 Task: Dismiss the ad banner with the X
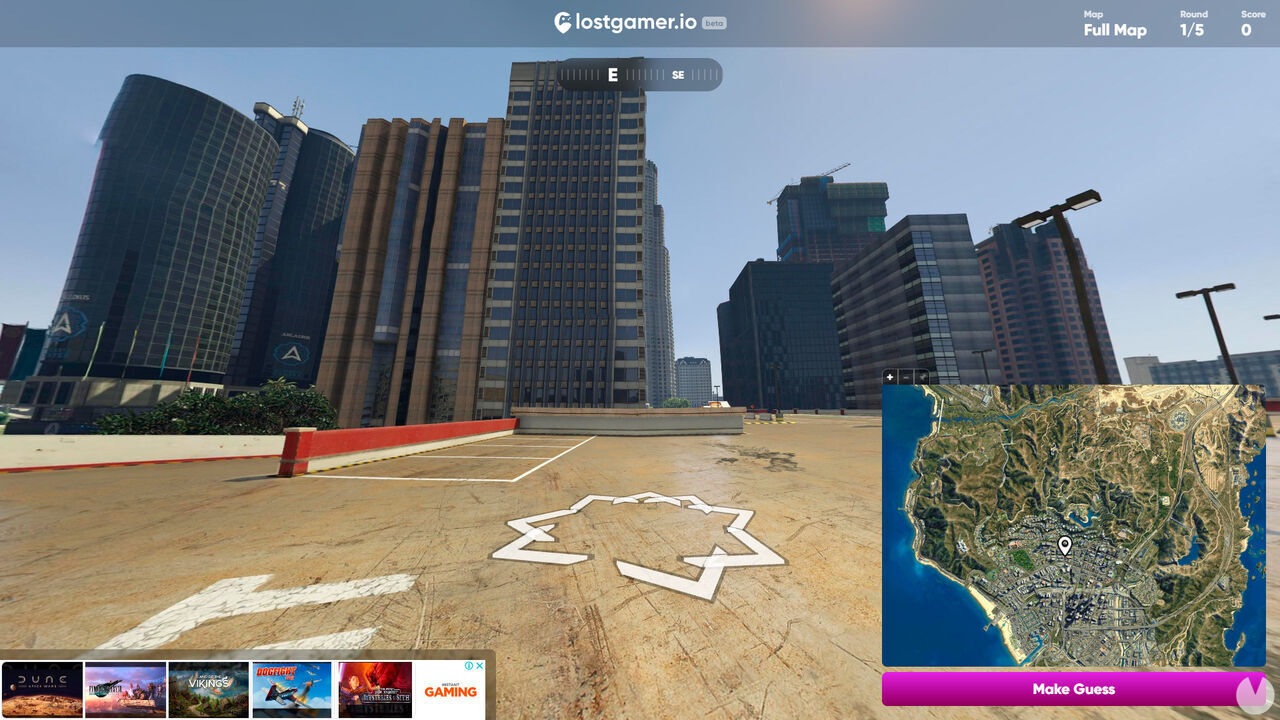click(479, 665)
